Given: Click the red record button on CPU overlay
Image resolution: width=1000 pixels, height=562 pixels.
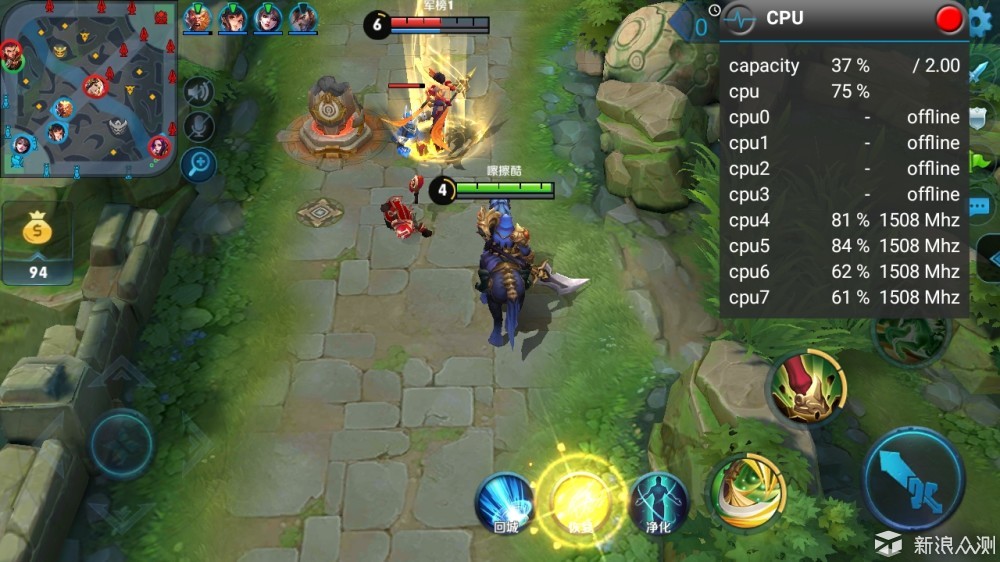Looking at the screenshot, I should pyautogui.click(x=948, y=18).
